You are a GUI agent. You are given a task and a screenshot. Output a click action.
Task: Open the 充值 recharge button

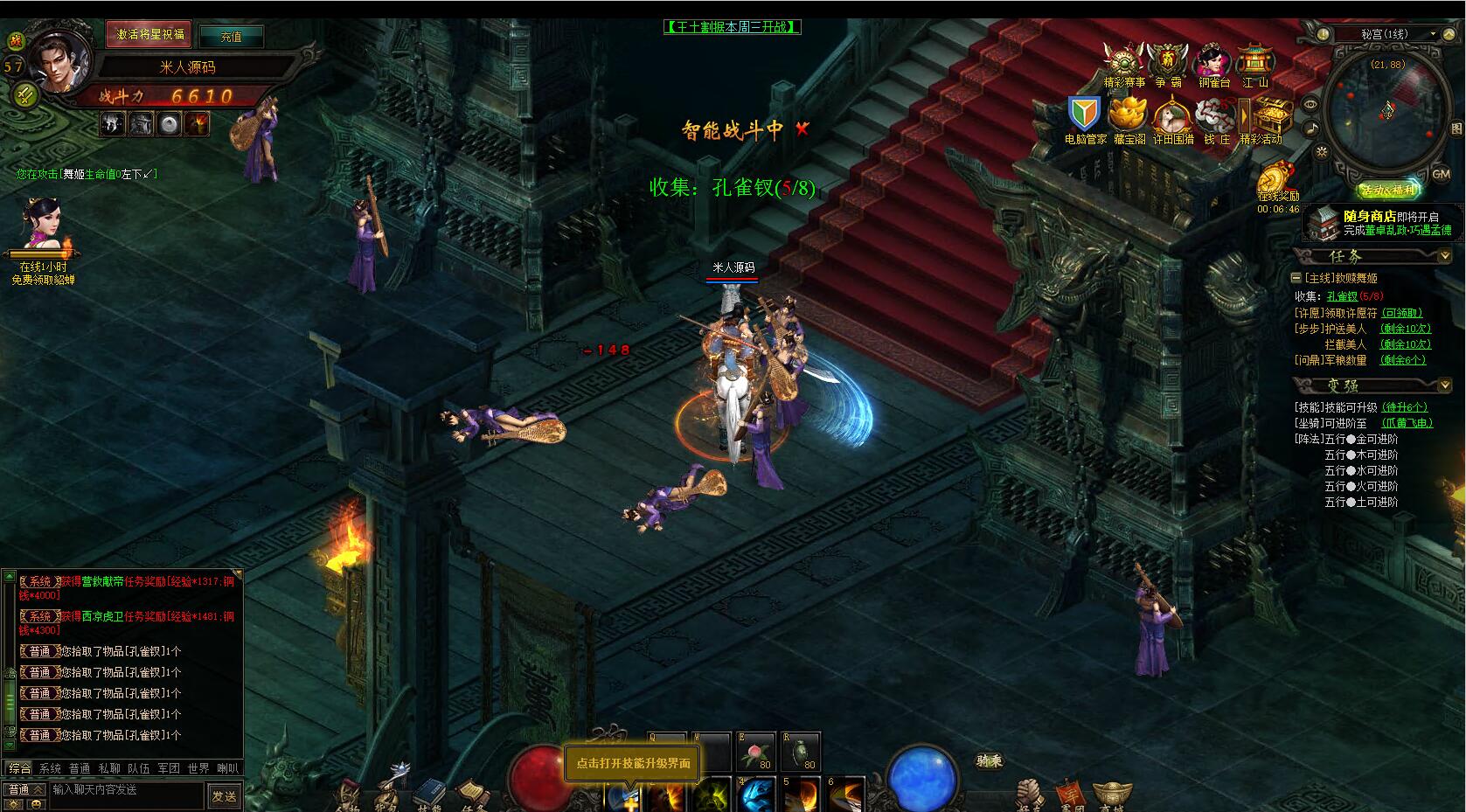pos(231,37)
